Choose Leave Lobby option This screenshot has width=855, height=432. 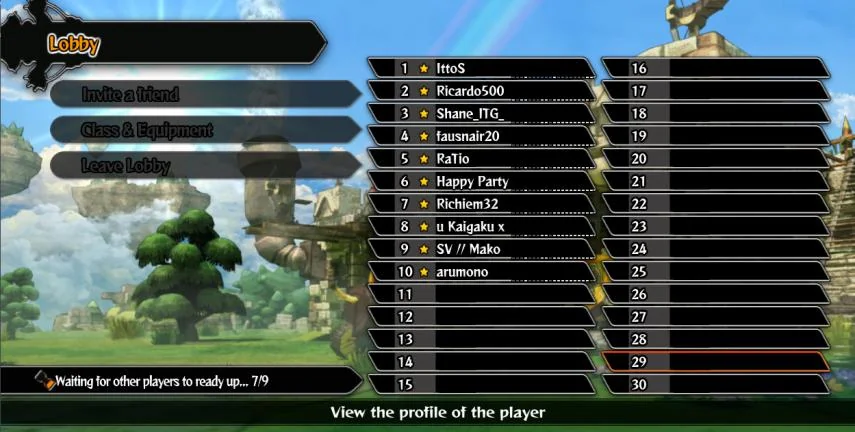click(x=200, y=166)
